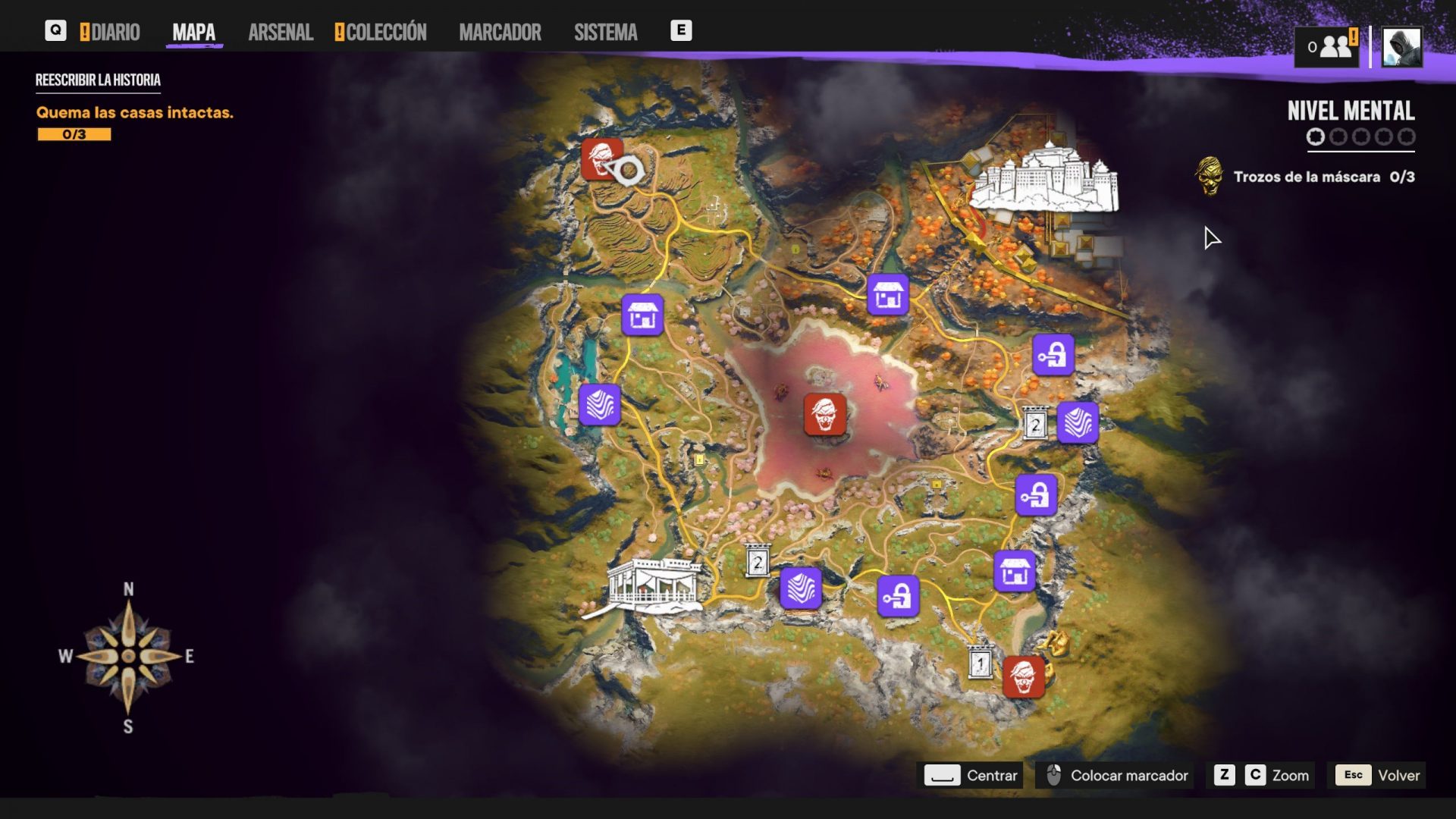1456x819 pixels.
Task: Select the white fortress landmark on the map
Action: (1044, 178)
